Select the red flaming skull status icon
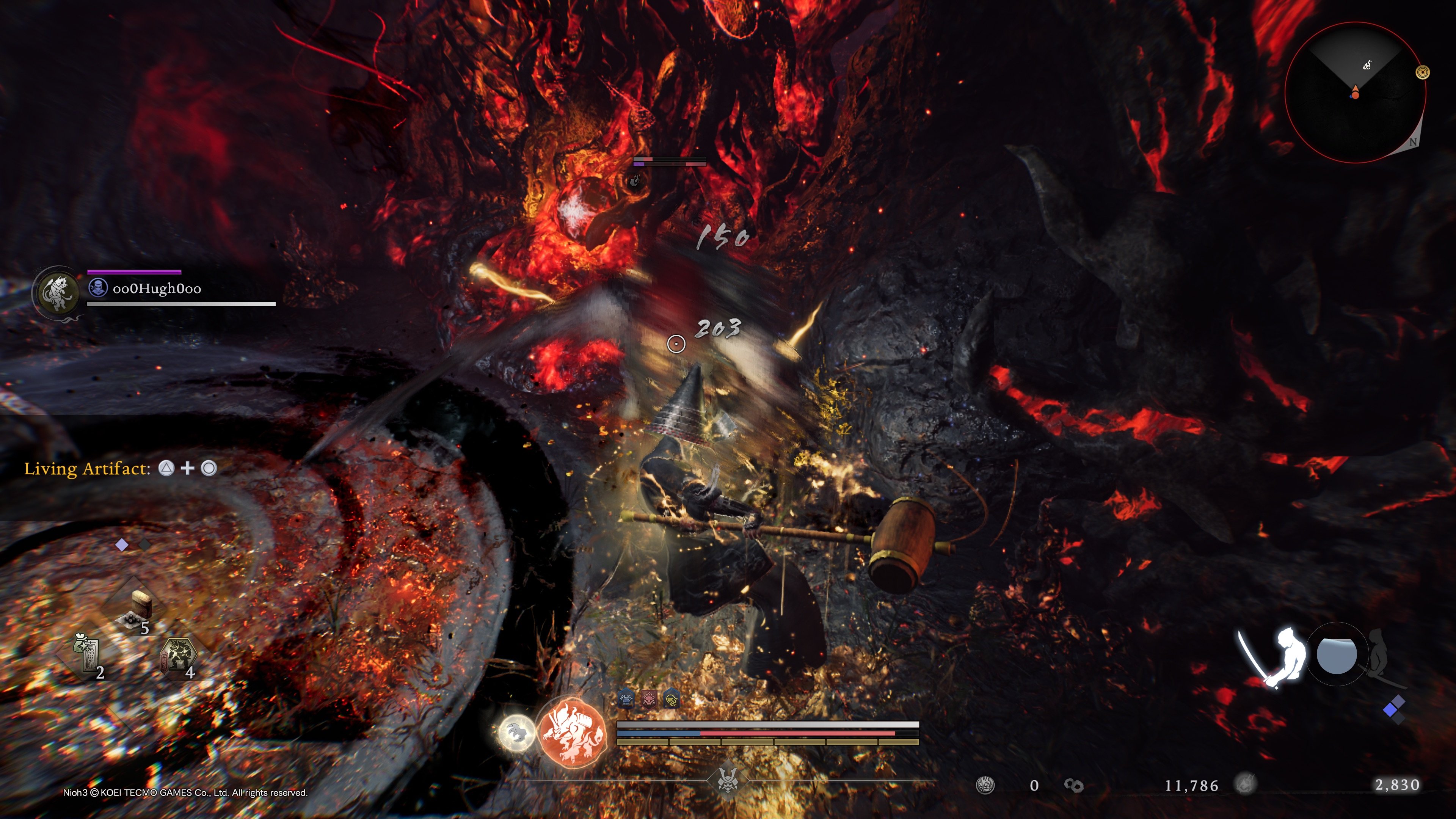1456x819 pixels. tap(649, 700)
